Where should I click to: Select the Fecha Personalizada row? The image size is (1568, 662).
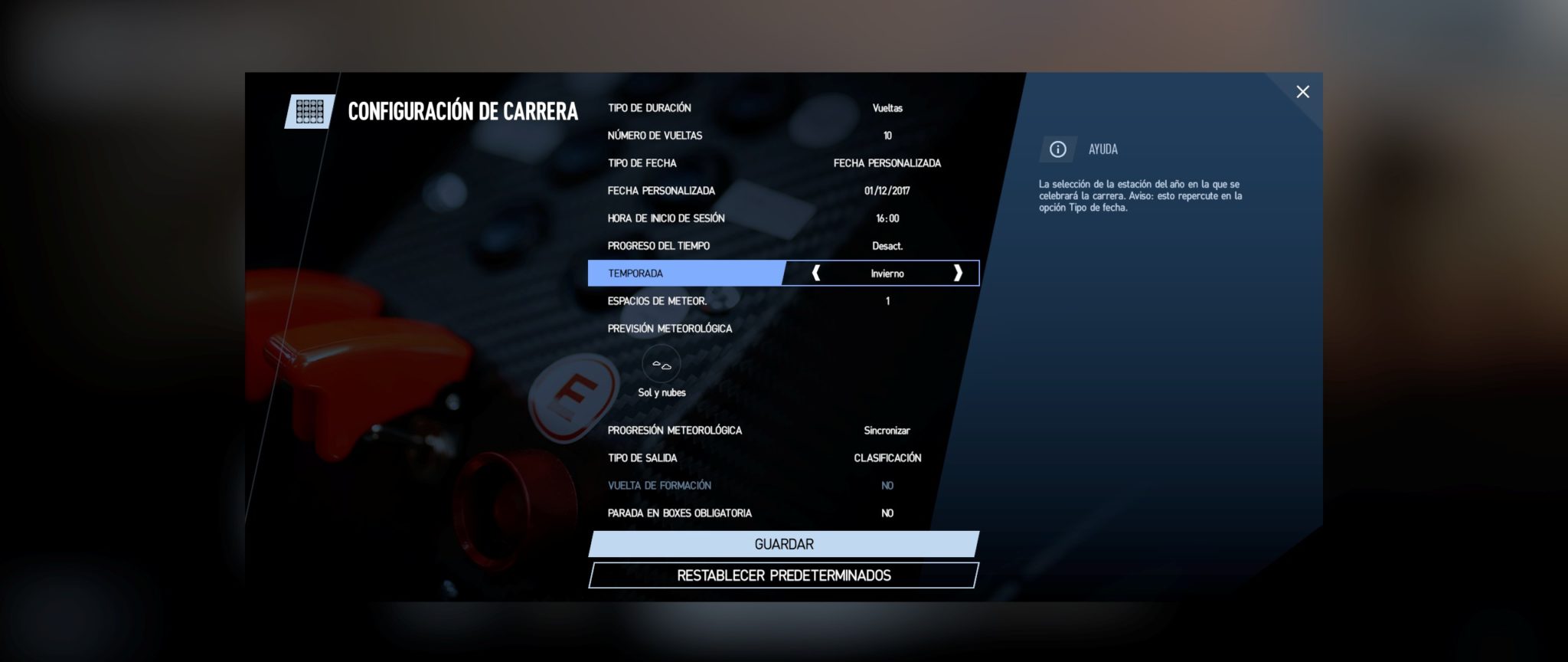click(782, 191)
